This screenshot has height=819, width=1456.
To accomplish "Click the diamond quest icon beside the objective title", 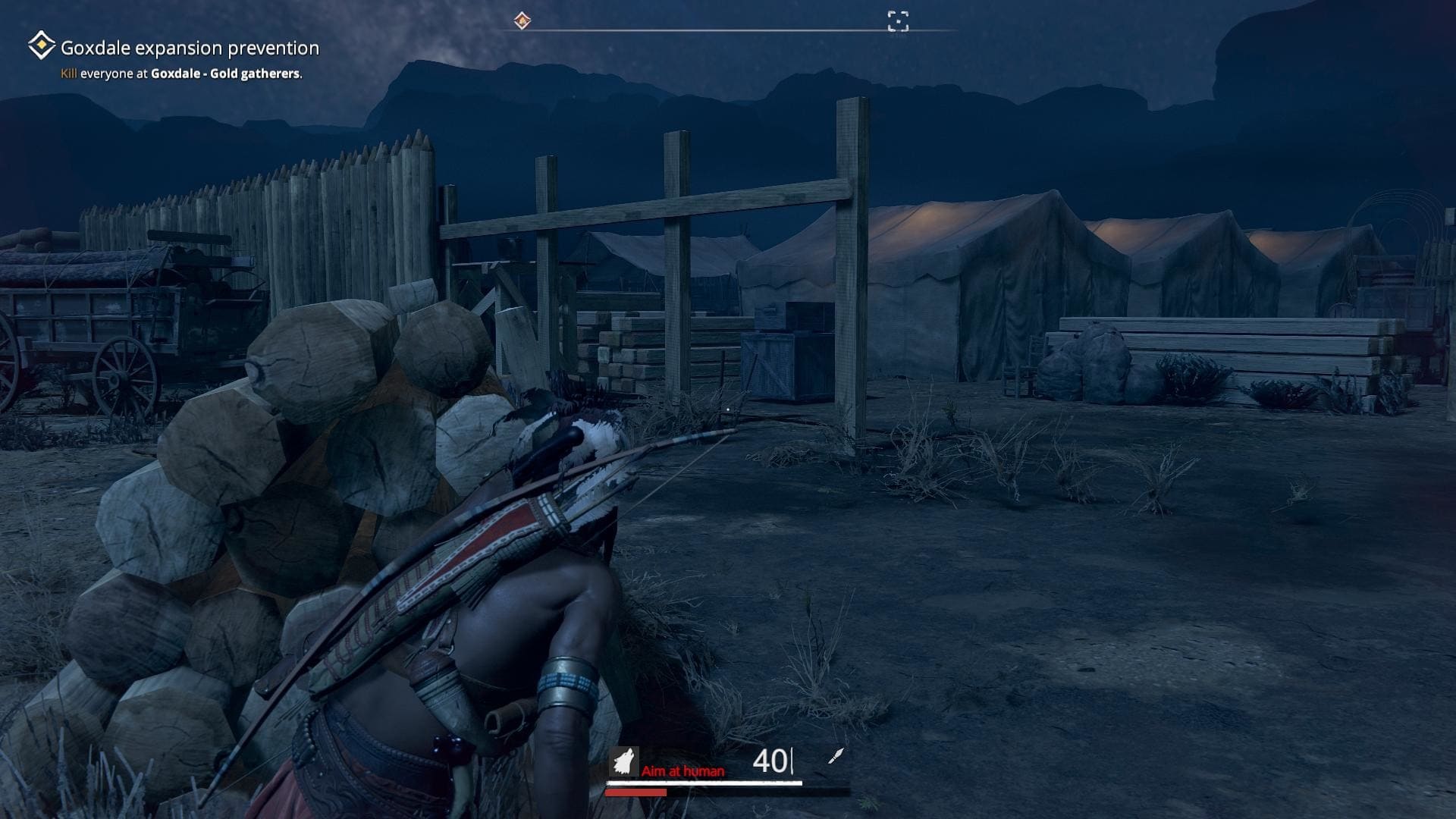I will coord(41,46).
